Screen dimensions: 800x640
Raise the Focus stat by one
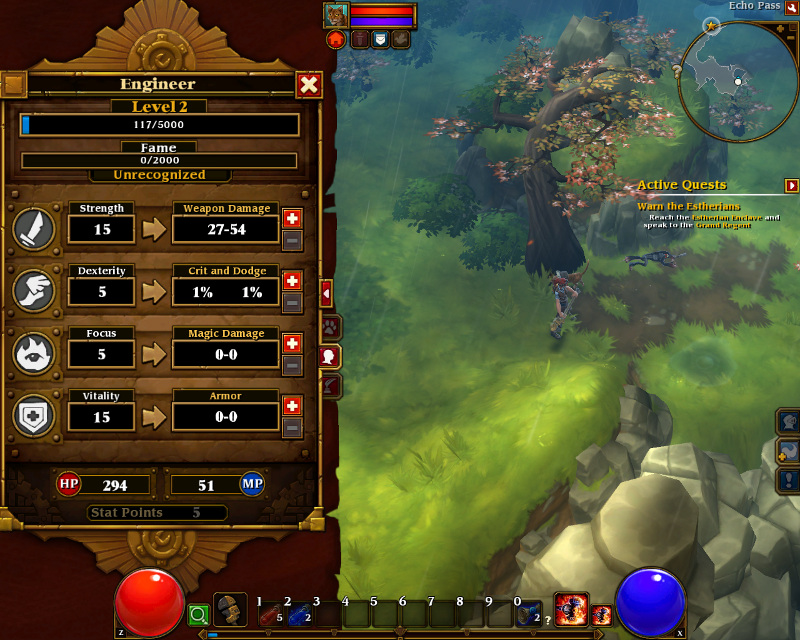tap(292, 343)
